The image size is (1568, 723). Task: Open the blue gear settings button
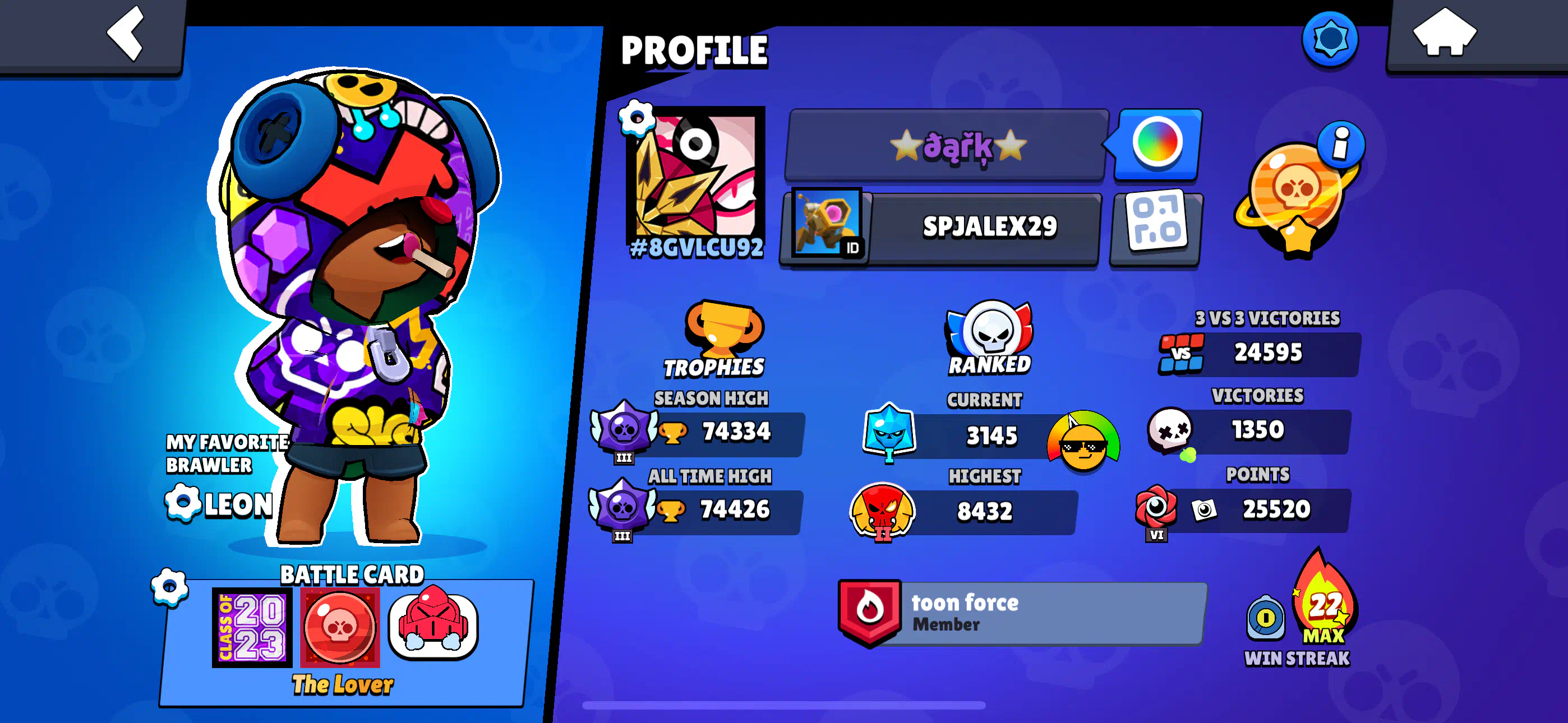pos(1330,40)
